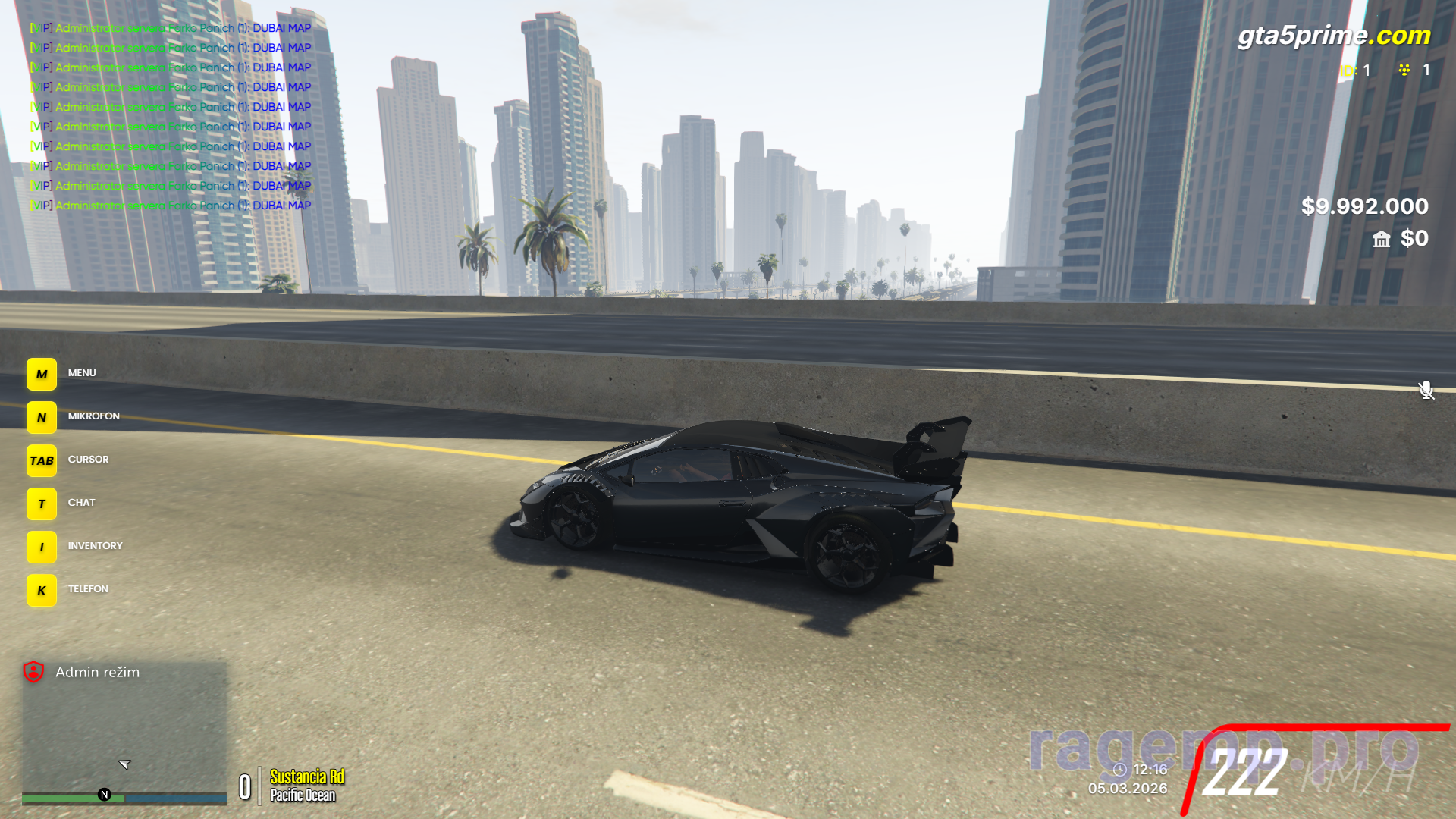Select the bank building icon
Screen dimensions: 1456x819
point(1381,240)
